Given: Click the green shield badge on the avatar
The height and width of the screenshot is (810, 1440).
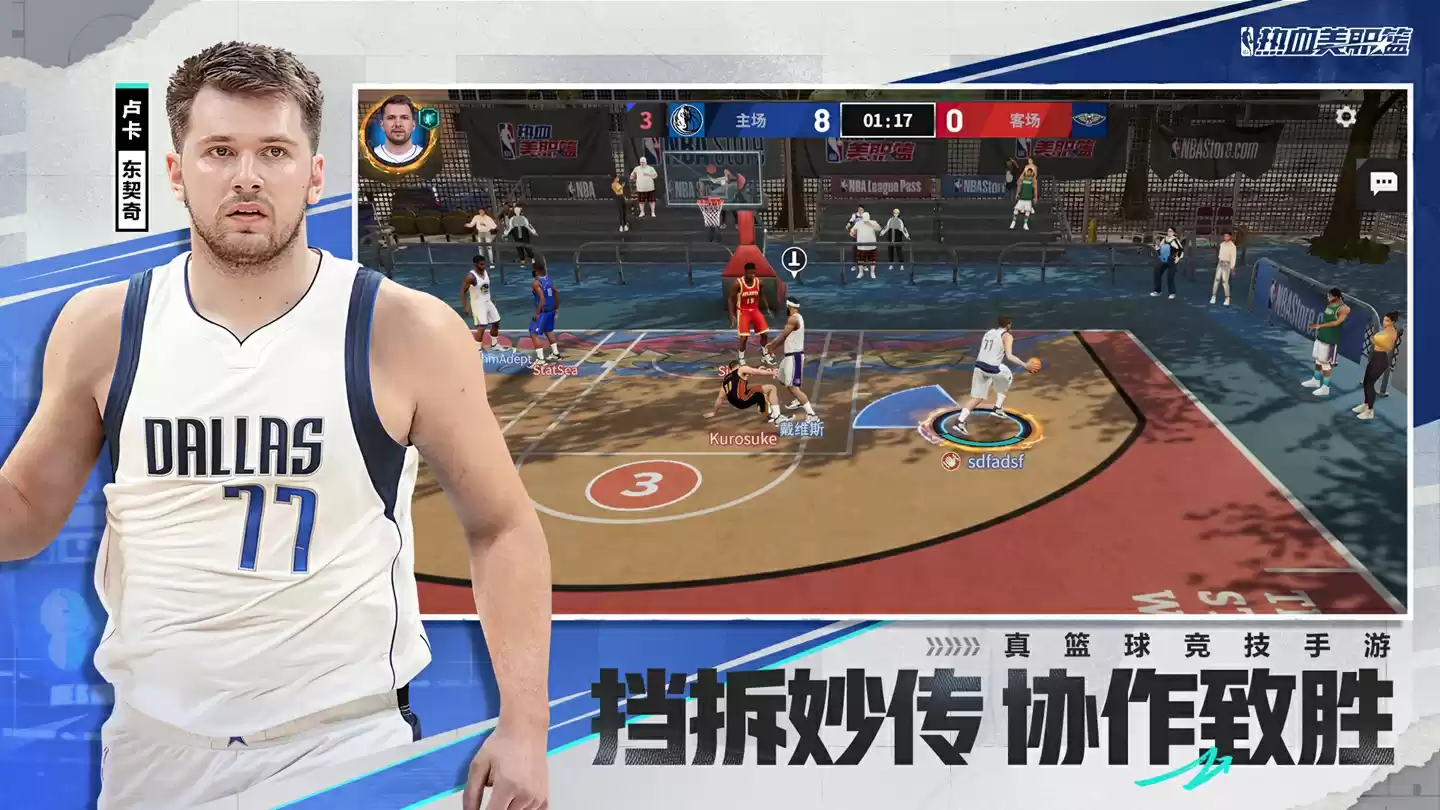Looking at the screenshot, I should click(x=429, y=118).
